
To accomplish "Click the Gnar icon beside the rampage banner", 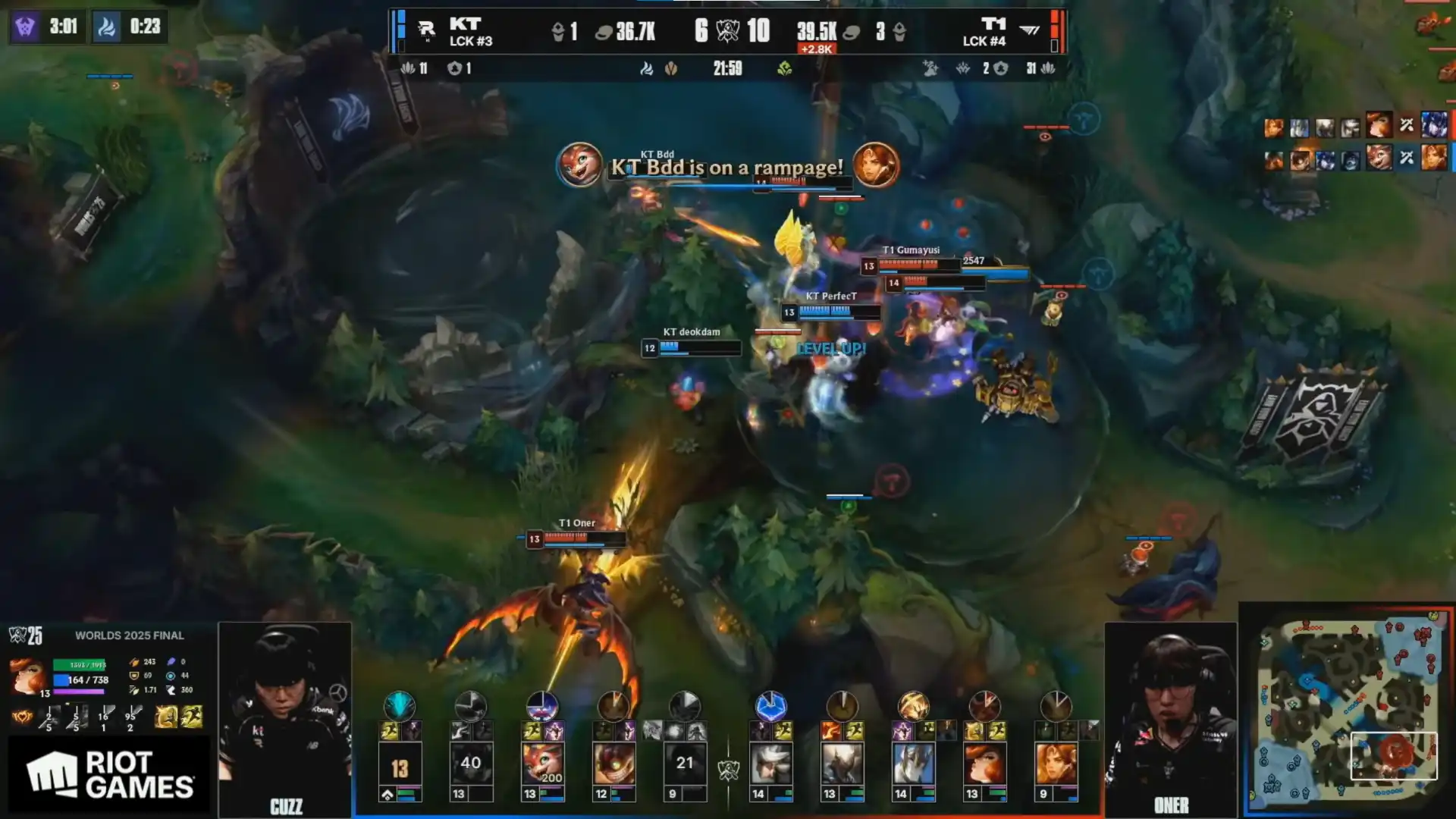I will pos(579,165).
